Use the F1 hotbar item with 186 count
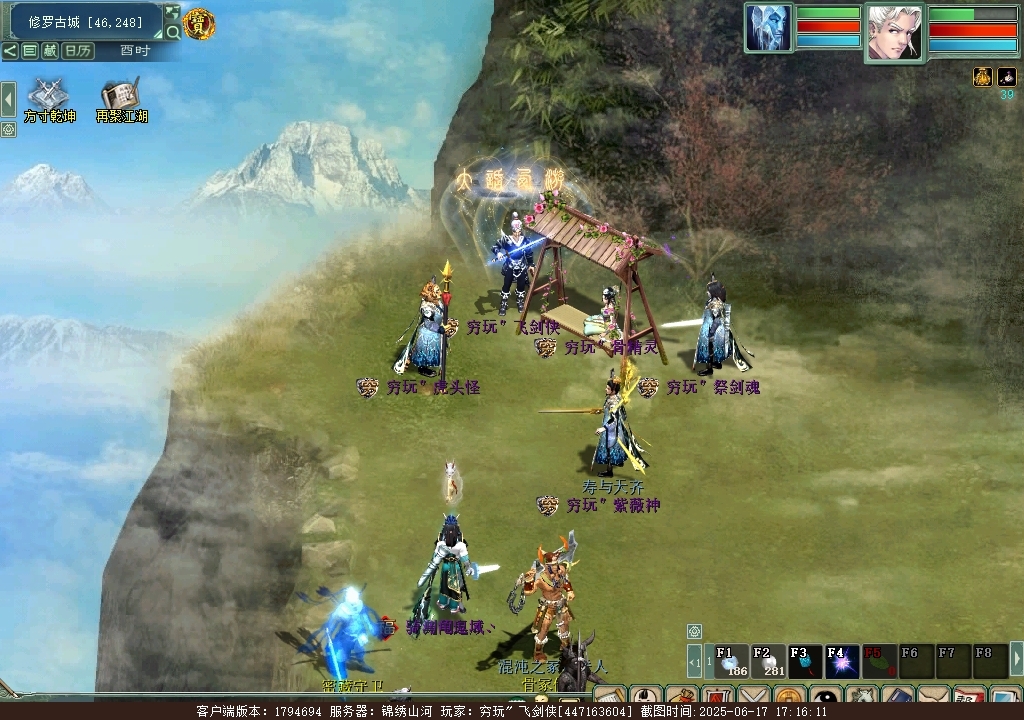1024x720 pixels. pyautogui.click(x=732, y=661)
